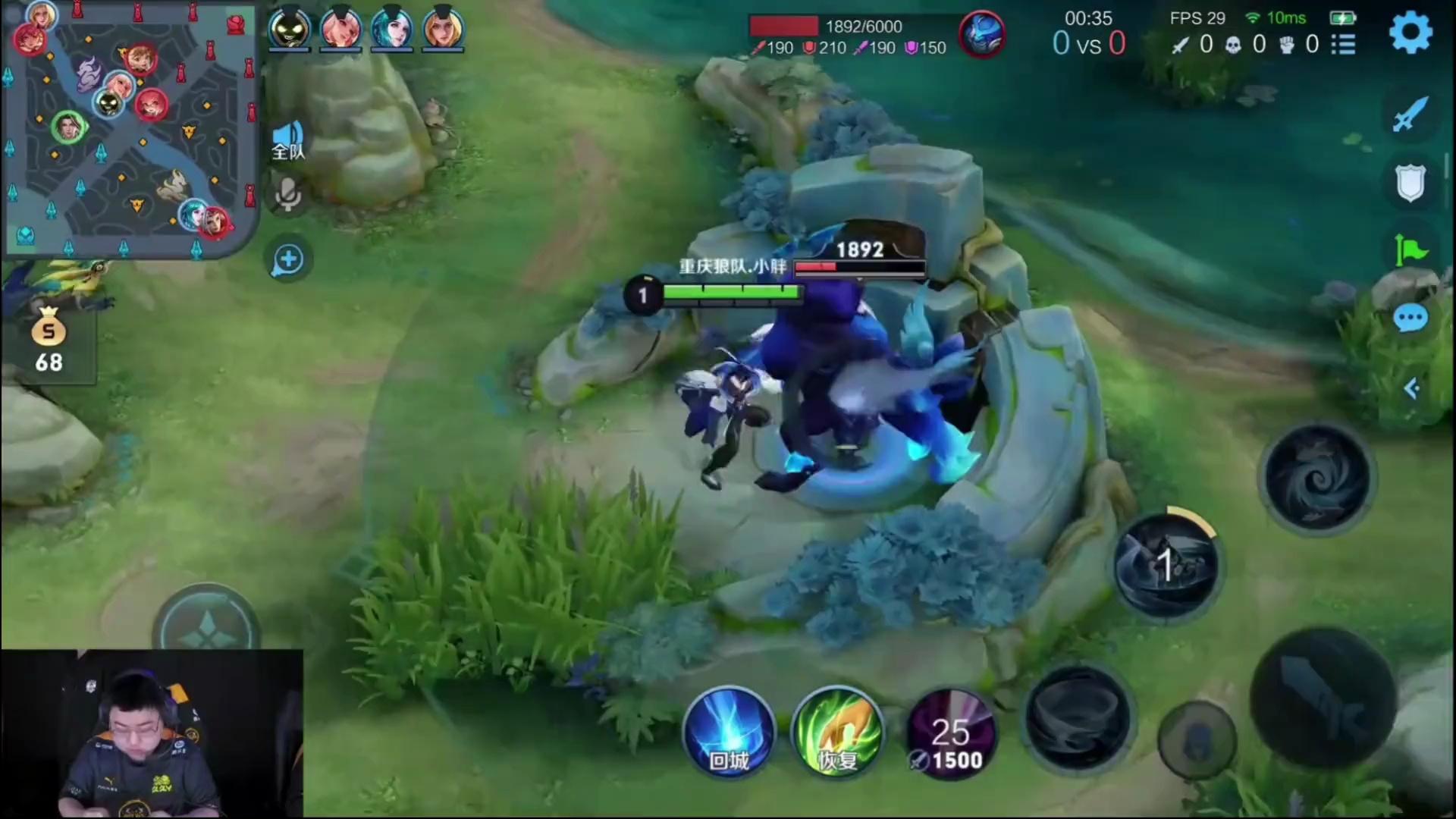The width and height of the screenshot is (1456, 819).
Task: Expand the collapsed side panel arrow
Action: click(1410, 389)
